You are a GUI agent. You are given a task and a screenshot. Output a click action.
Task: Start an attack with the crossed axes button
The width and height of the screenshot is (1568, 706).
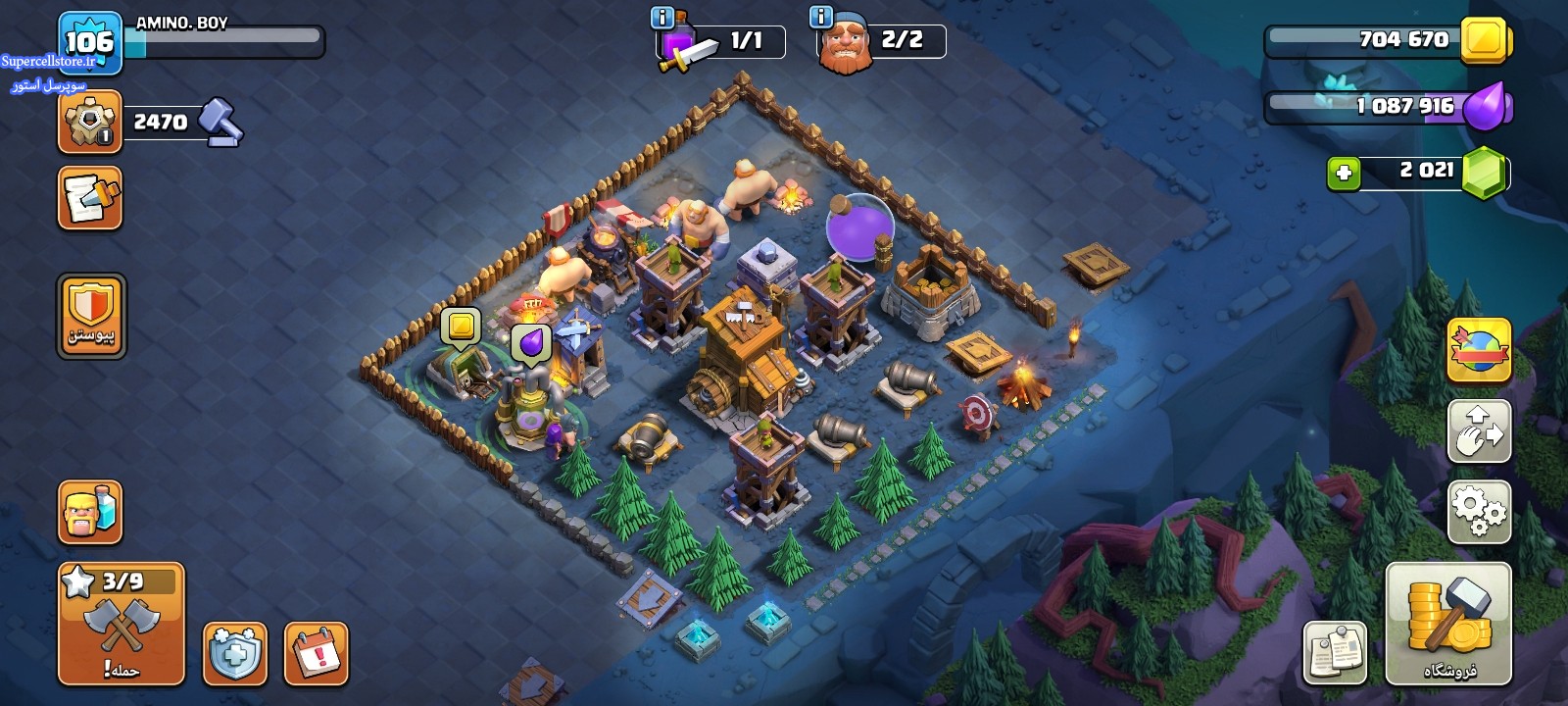point(122,624)
